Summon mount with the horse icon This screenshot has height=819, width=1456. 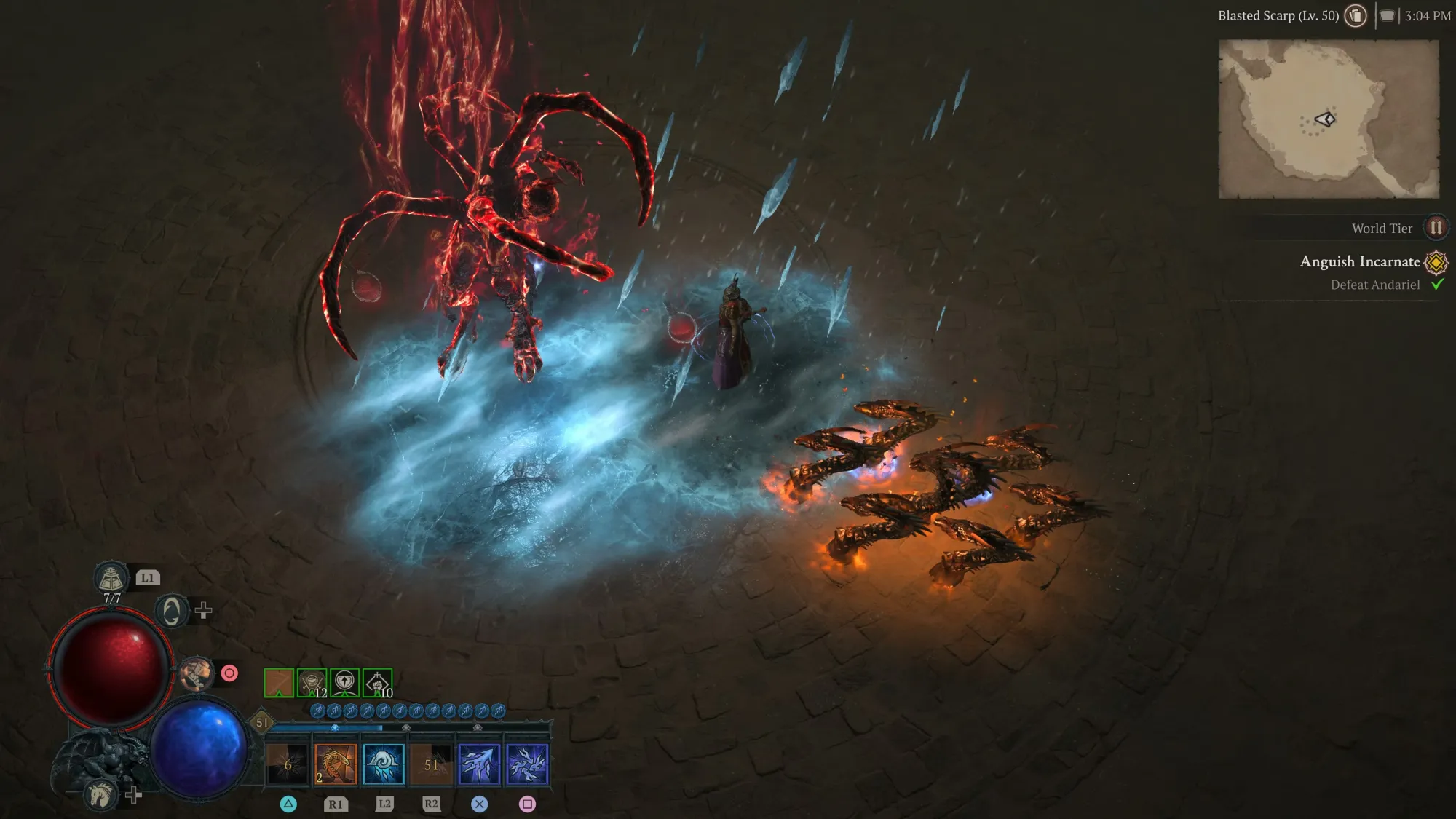[100, 794]
